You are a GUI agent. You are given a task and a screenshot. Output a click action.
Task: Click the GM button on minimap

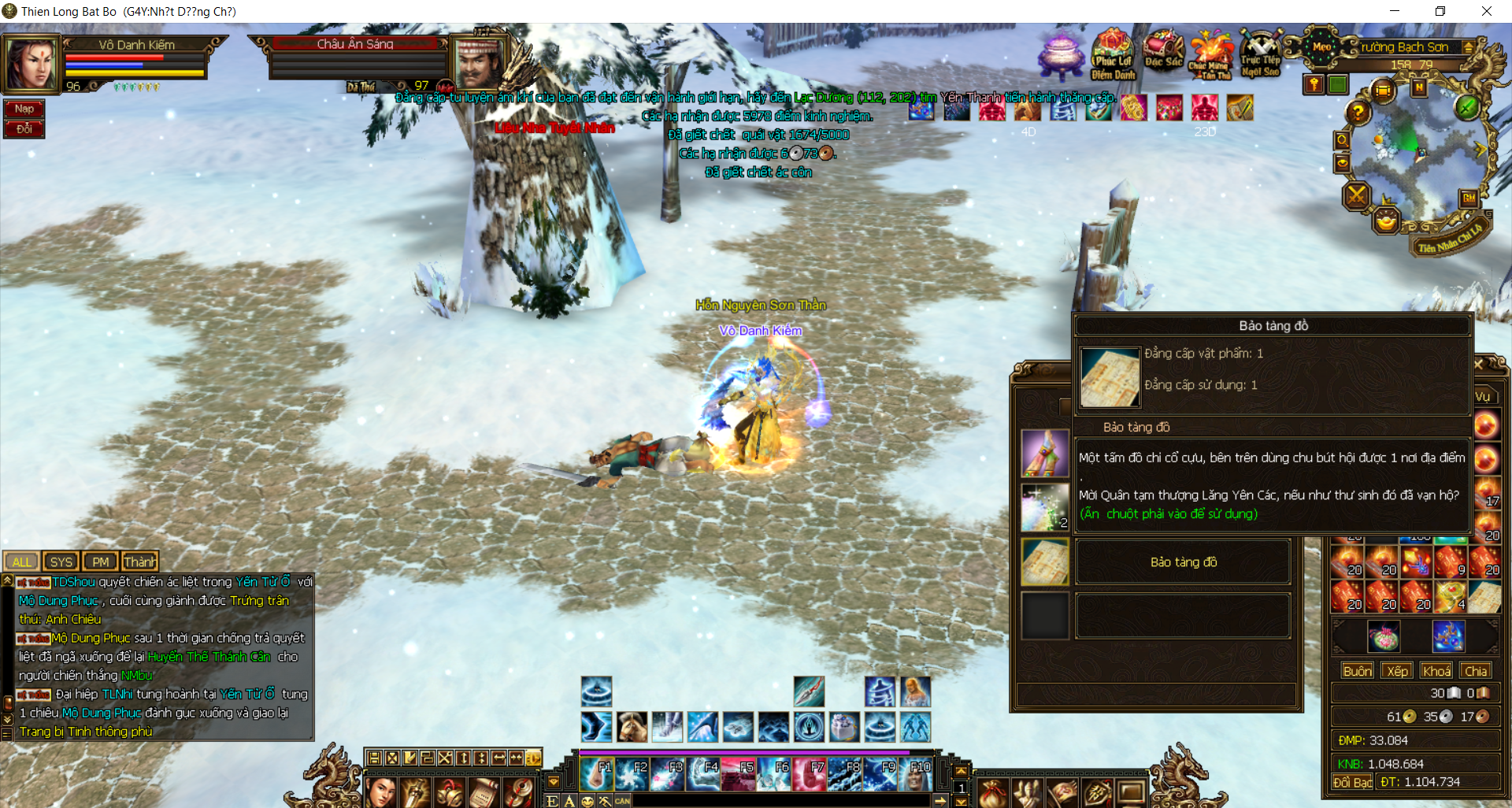[x=1469, y=198]
